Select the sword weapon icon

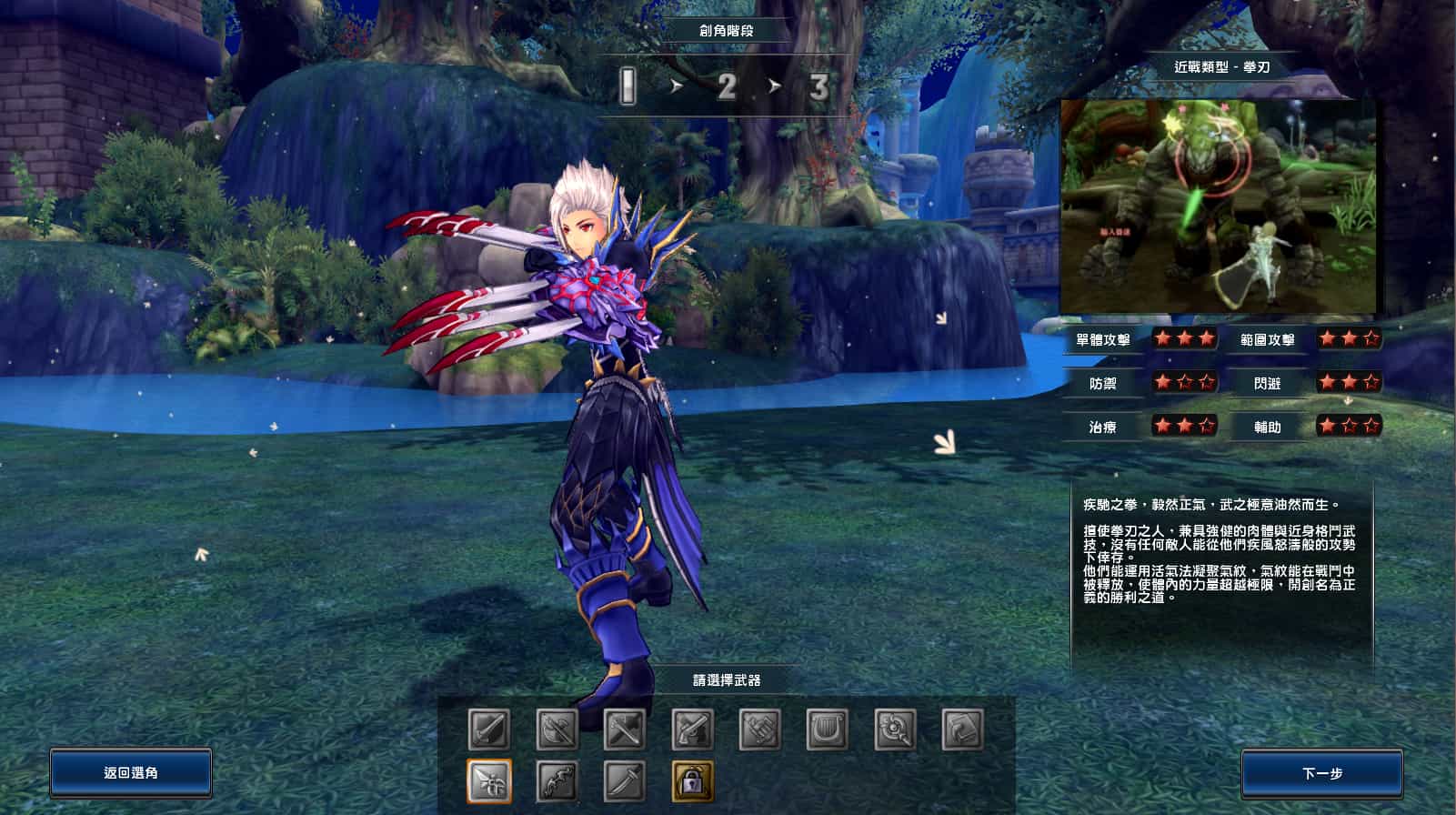point(488,730)
